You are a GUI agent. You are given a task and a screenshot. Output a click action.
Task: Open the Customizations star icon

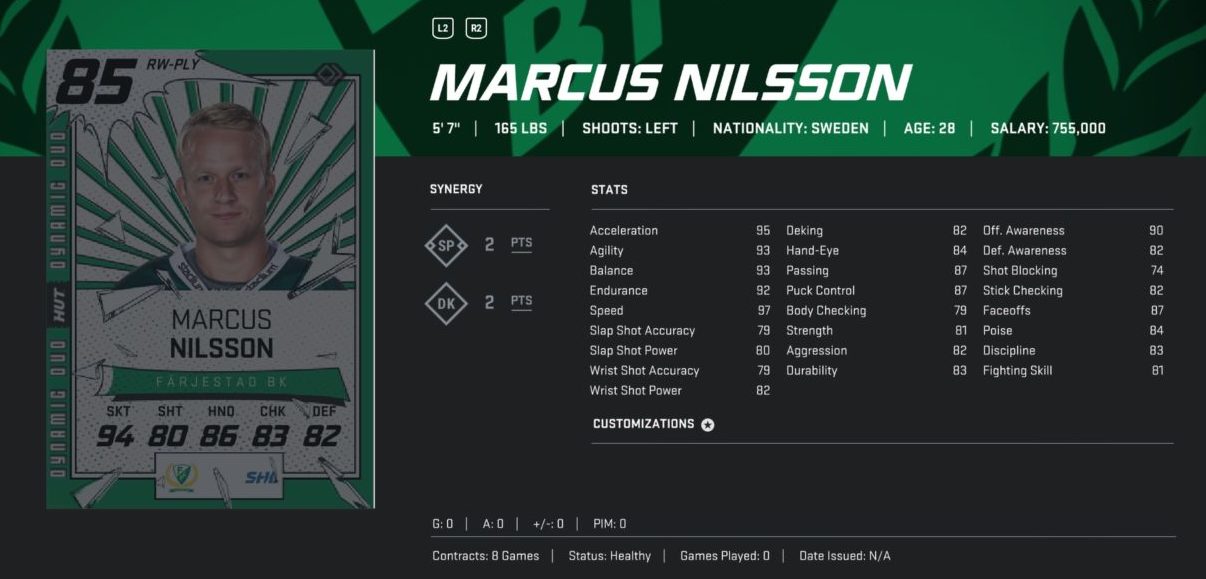pos(708,425)
